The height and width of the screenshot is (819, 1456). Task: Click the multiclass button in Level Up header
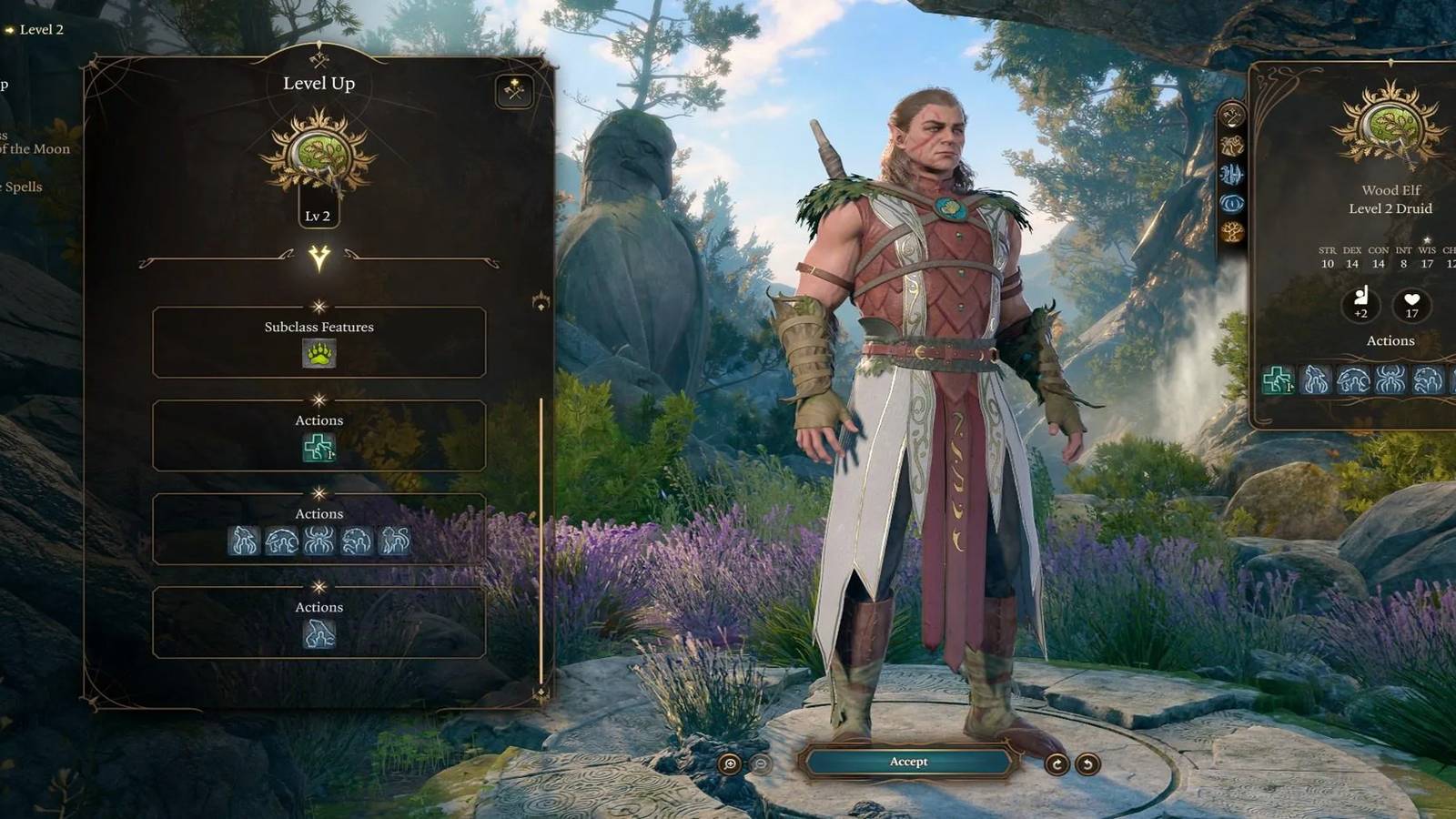pyautogui.click(x=514, y=91)
